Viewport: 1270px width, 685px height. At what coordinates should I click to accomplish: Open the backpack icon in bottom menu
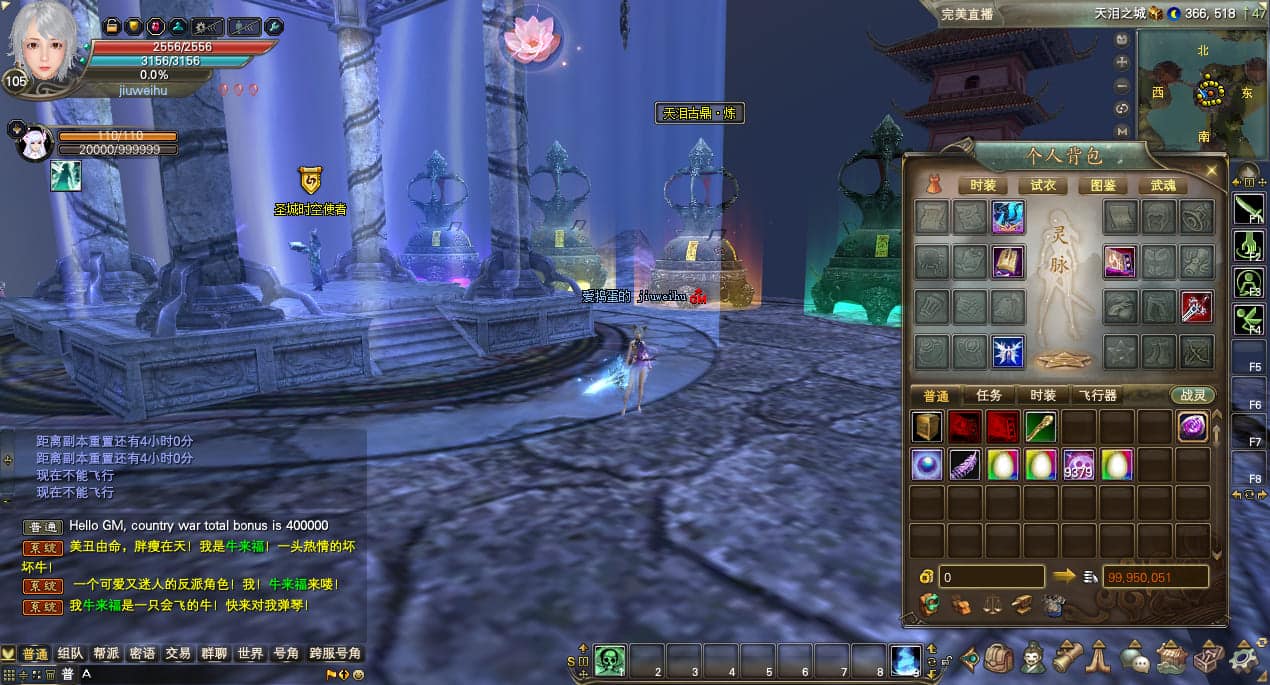click(998, 658)
